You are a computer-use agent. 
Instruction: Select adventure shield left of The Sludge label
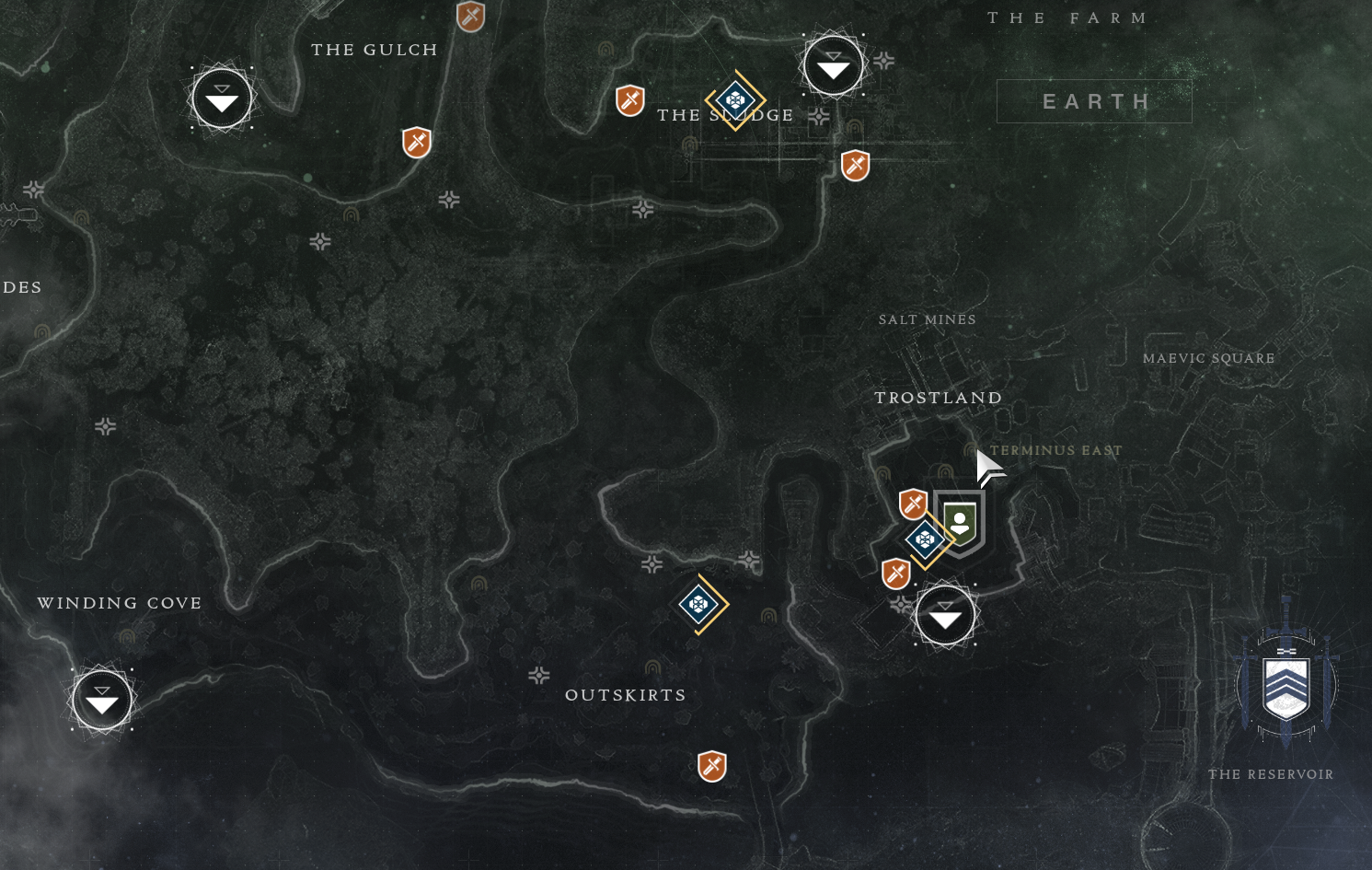(630, 100)
